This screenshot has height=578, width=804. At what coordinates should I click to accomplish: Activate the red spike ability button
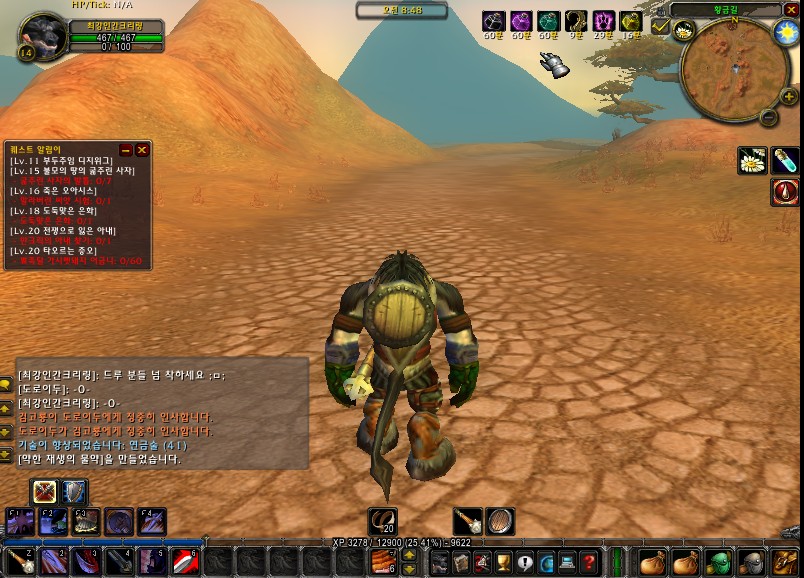(785, 191)
